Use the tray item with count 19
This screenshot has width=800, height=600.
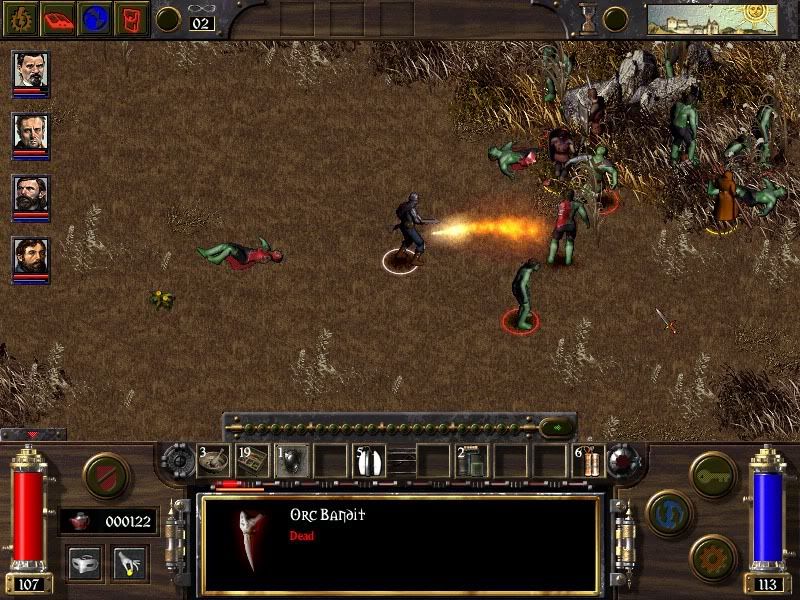click(x=253, y=461)
